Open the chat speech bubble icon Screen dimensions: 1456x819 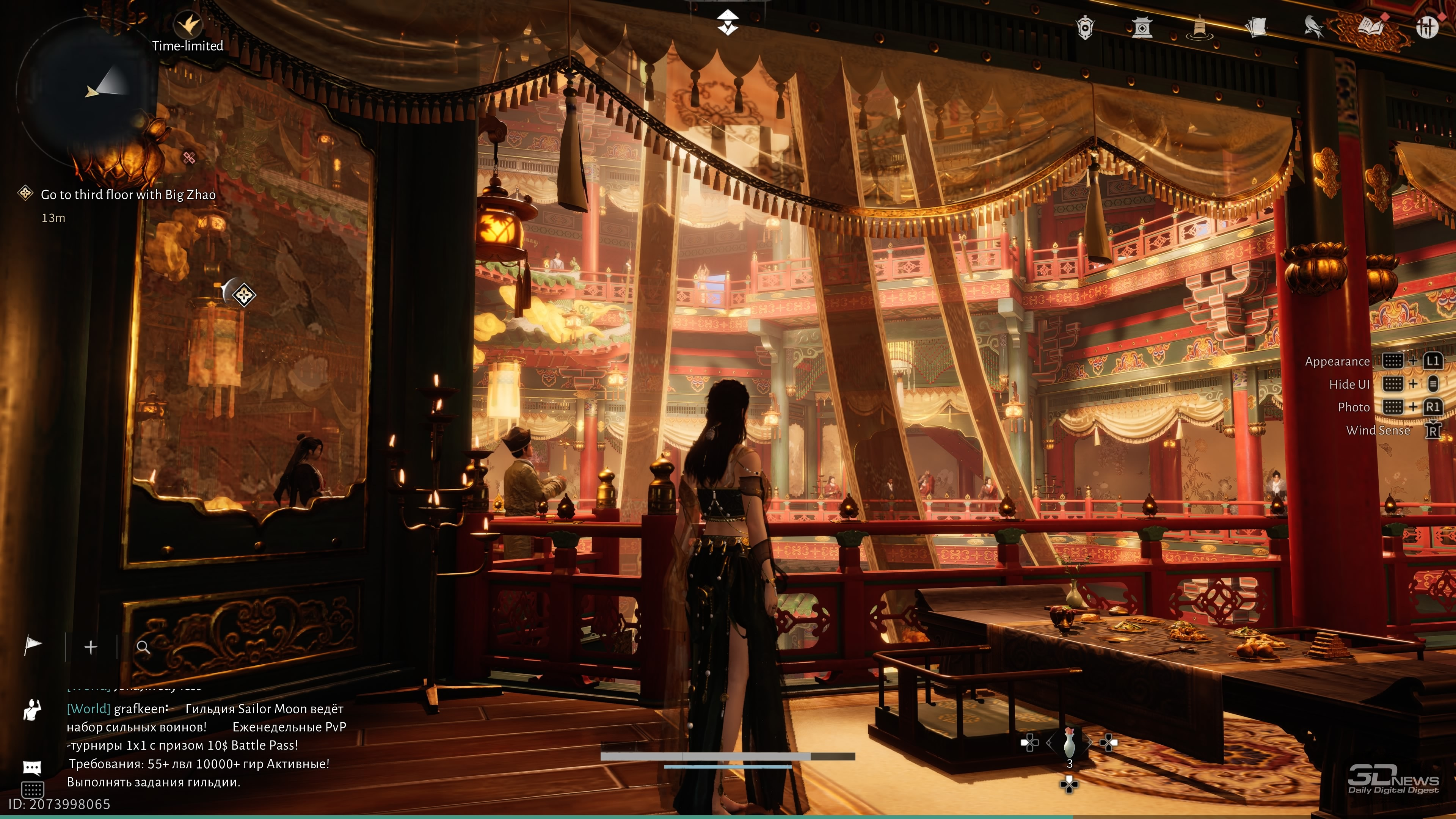coord(32,767)
